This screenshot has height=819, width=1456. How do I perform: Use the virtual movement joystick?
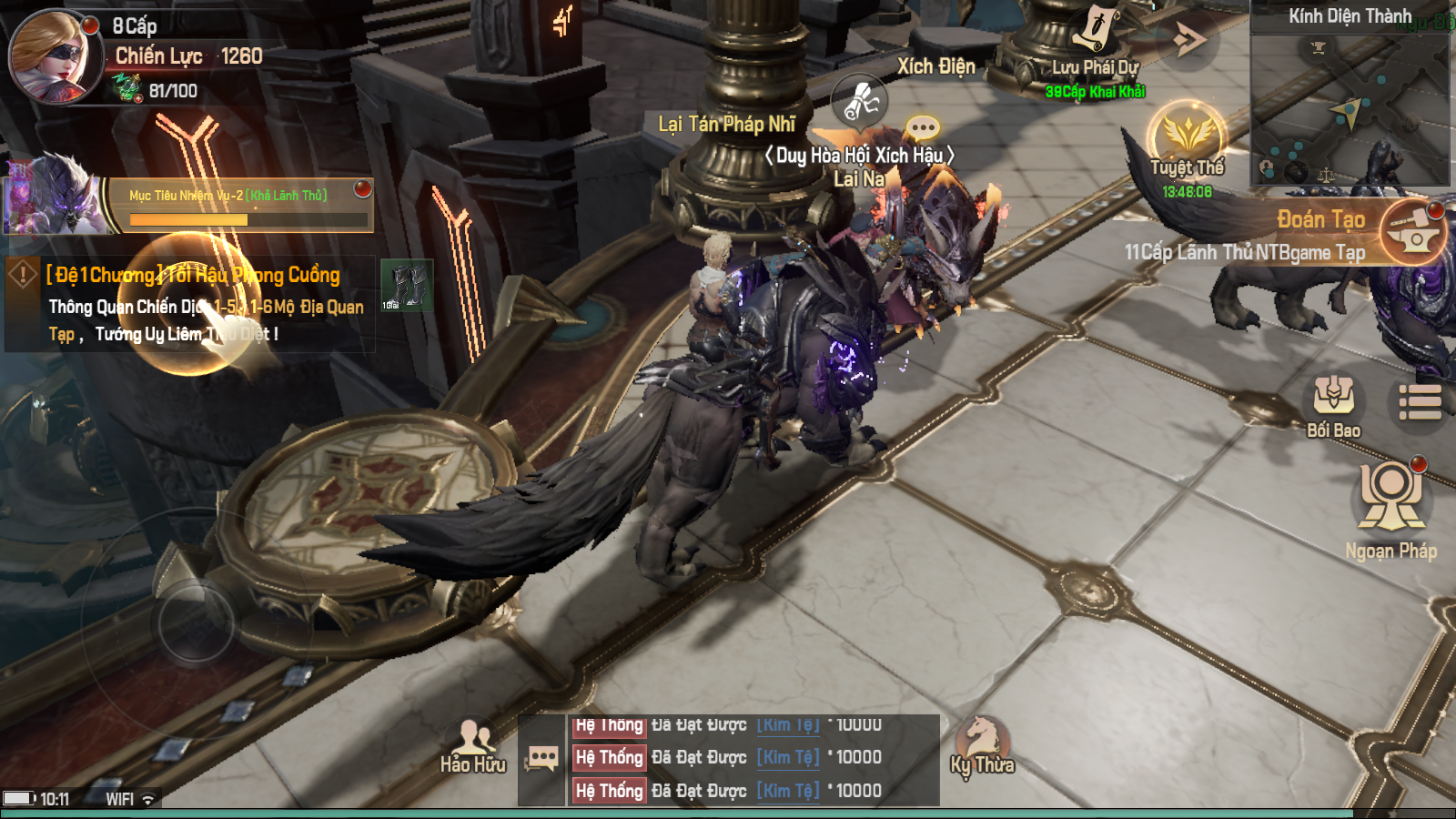(195, 622)
